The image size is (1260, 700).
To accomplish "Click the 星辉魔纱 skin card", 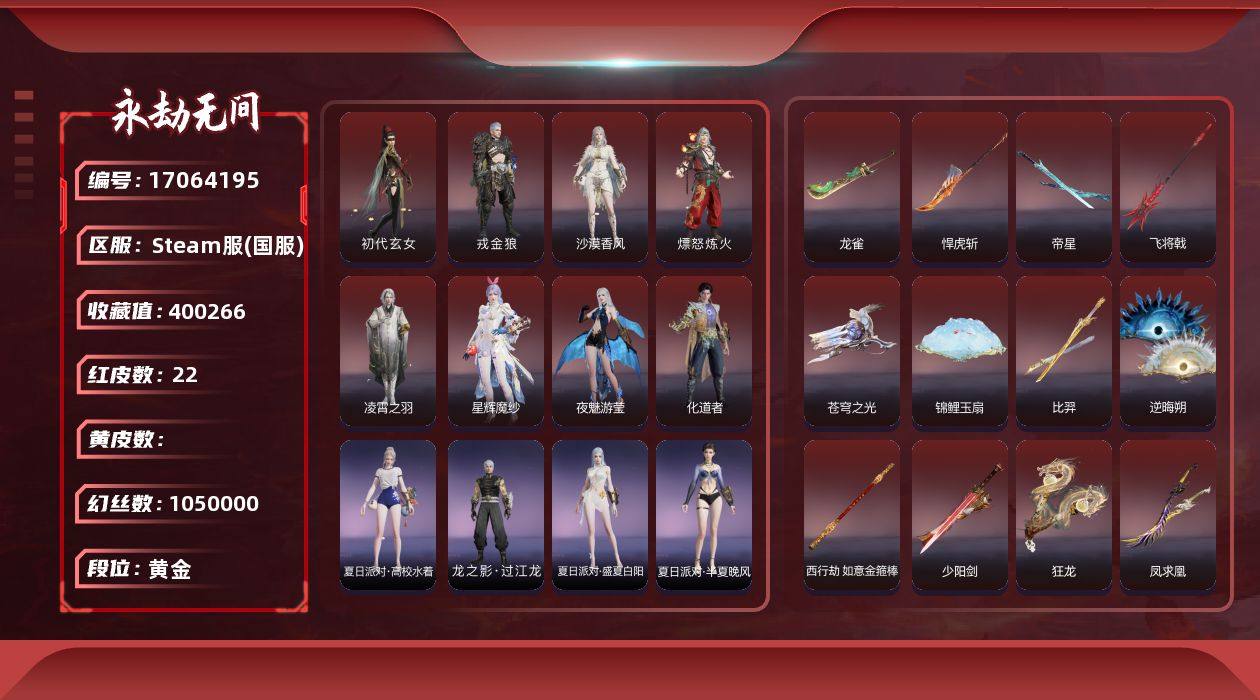I will point(496,351).
